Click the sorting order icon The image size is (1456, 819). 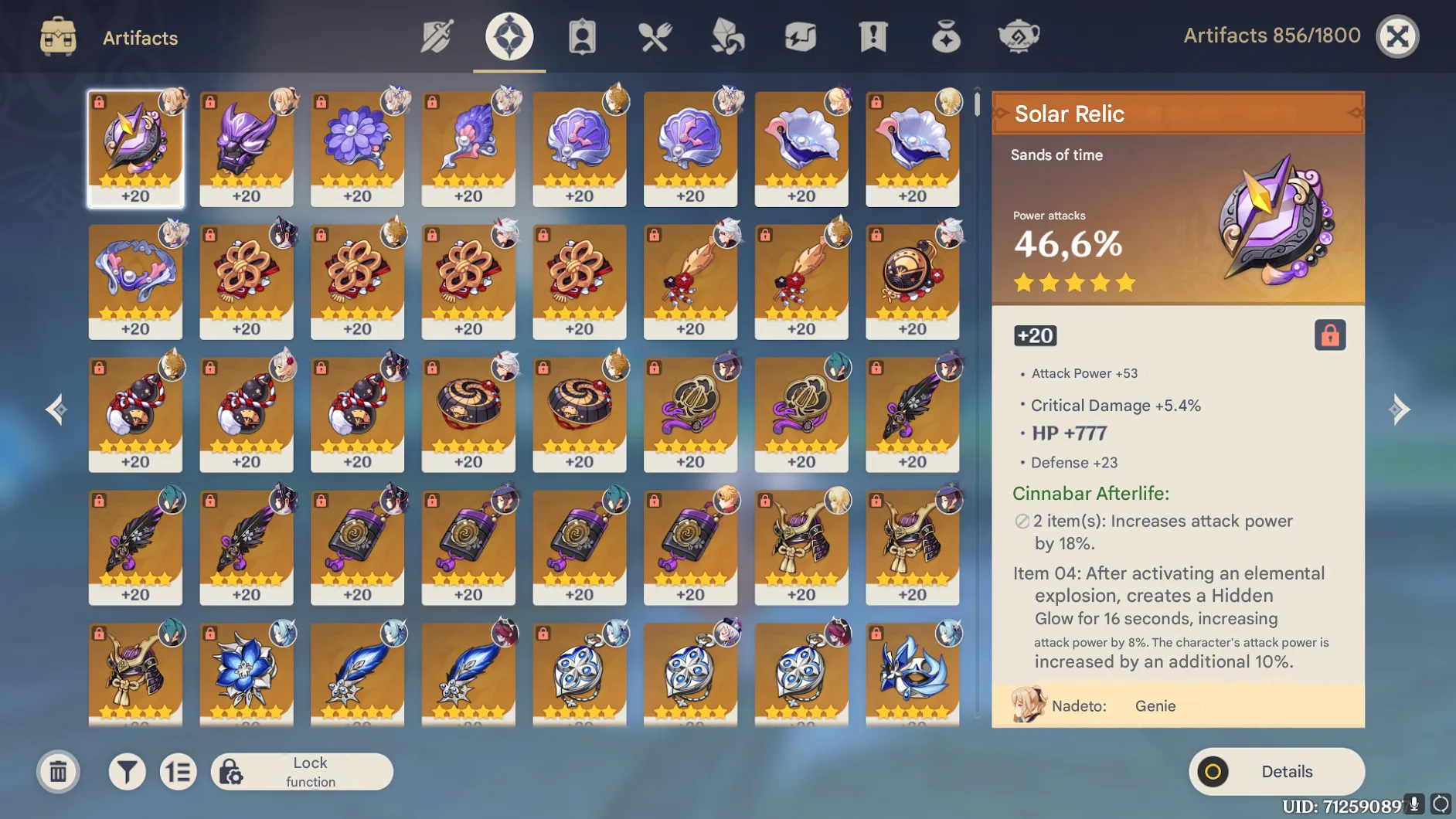[179, 771]
